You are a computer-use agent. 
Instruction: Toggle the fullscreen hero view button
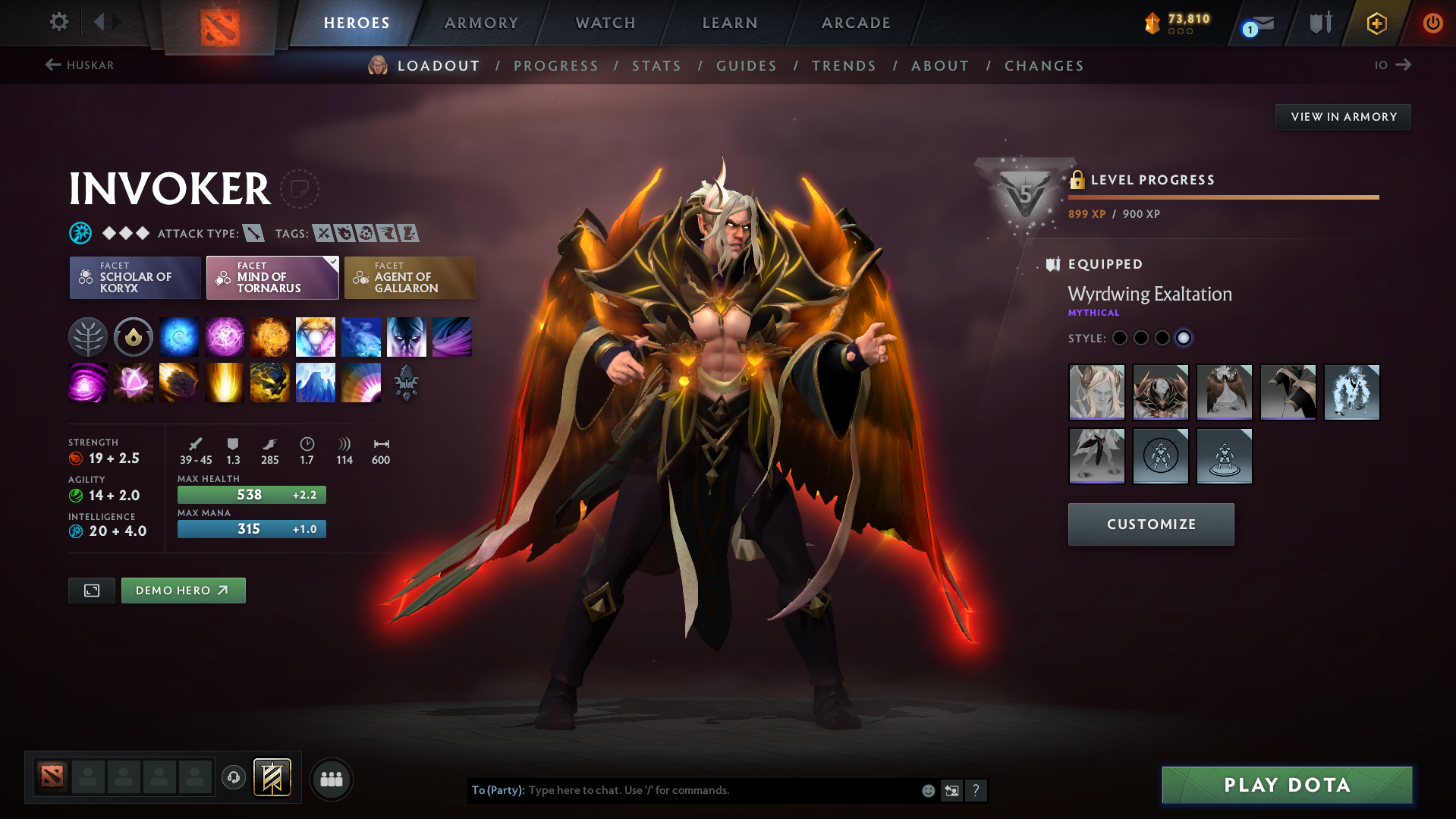92,591
